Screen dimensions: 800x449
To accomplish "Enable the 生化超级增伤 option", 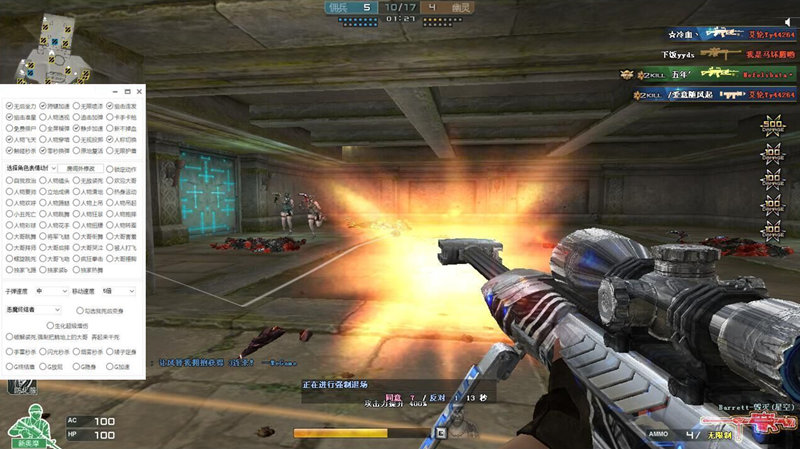I will 49,324.
